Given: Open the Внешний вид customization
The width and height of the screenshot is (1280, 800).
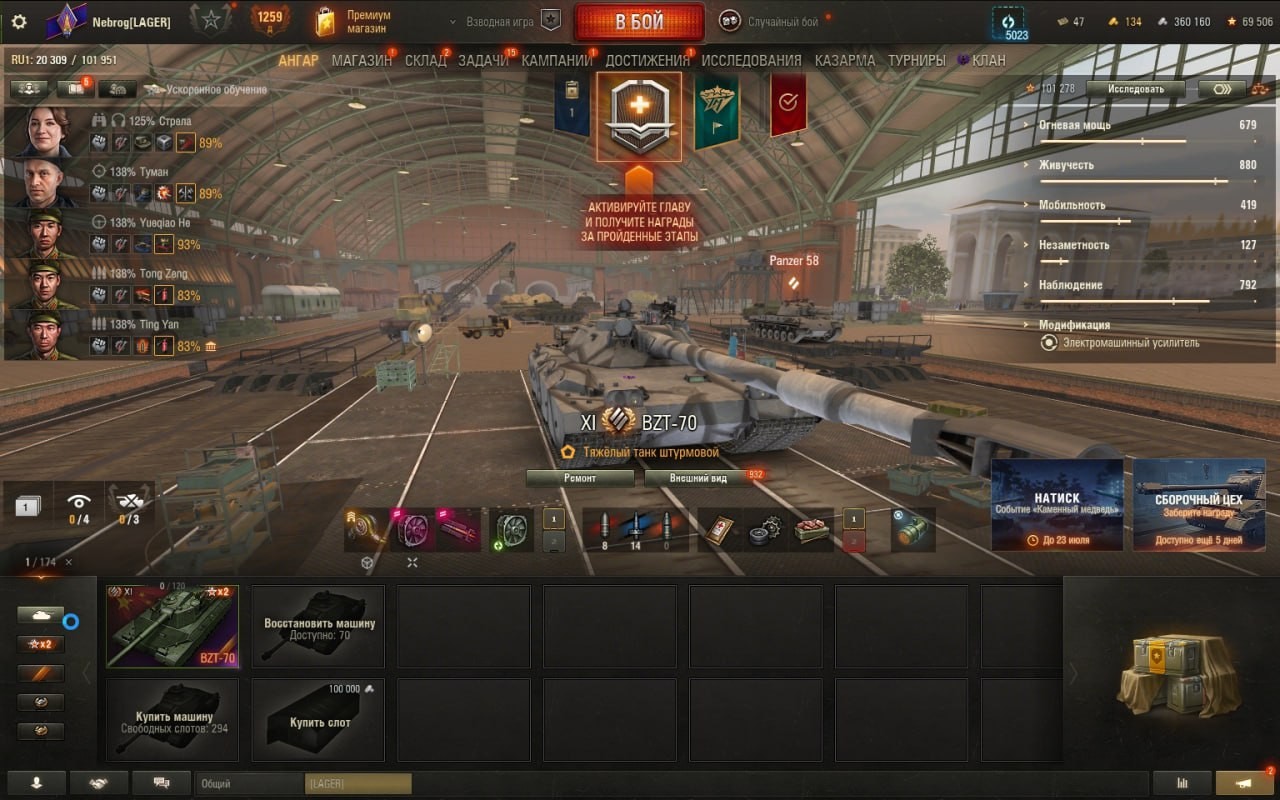Looking at the screenshot, I should (x=699, y=478).
